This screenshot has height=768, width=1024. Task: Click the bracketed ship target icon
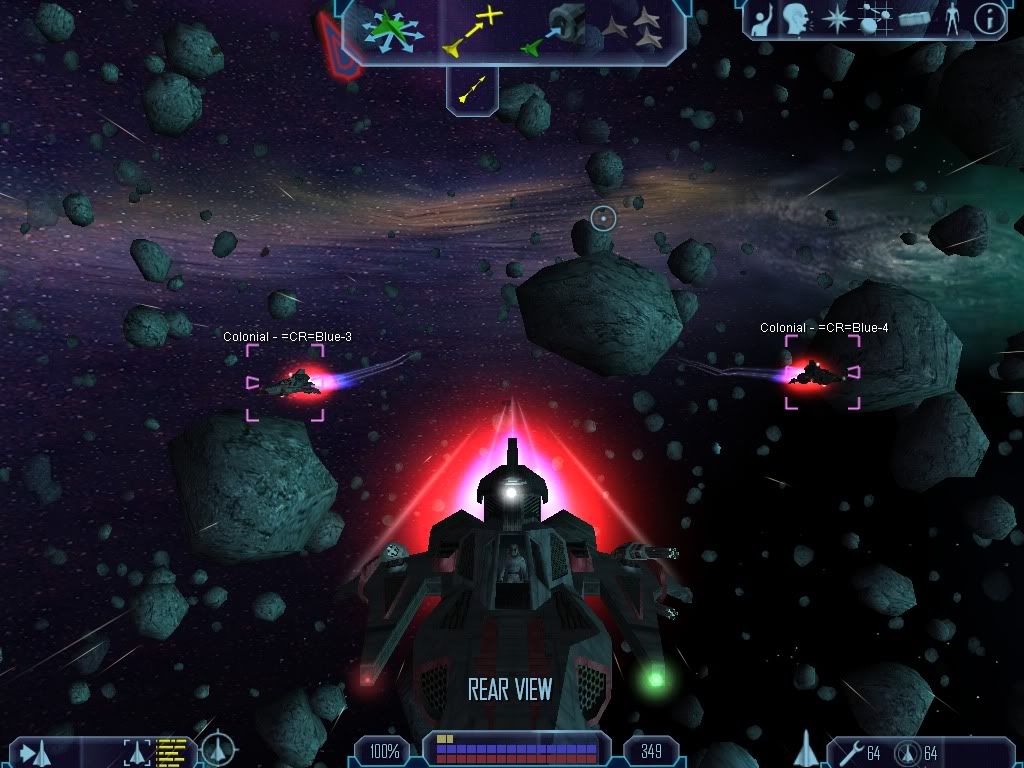coord(136,750)
